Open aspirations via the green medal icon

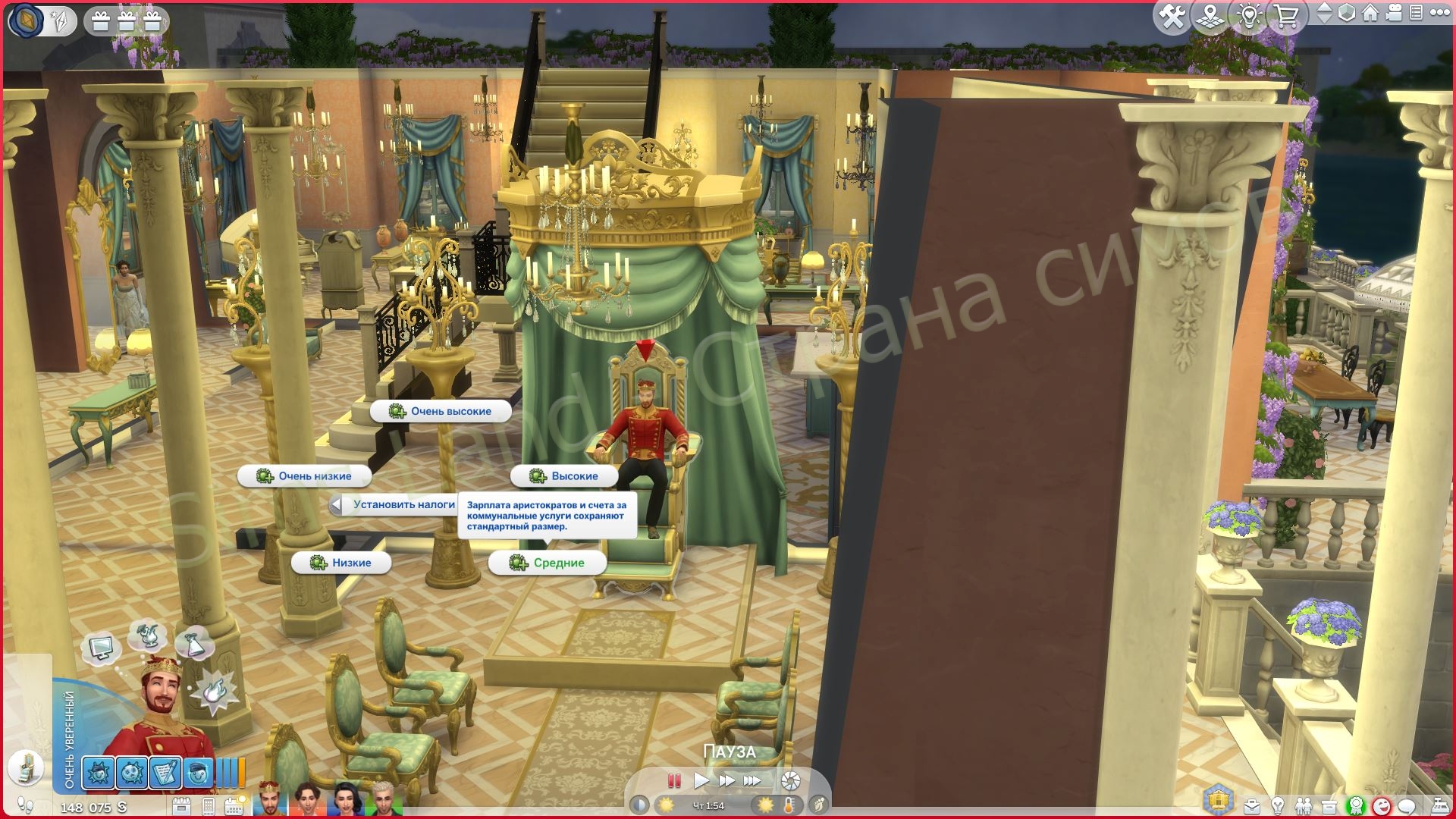(x=1355, y=806)
